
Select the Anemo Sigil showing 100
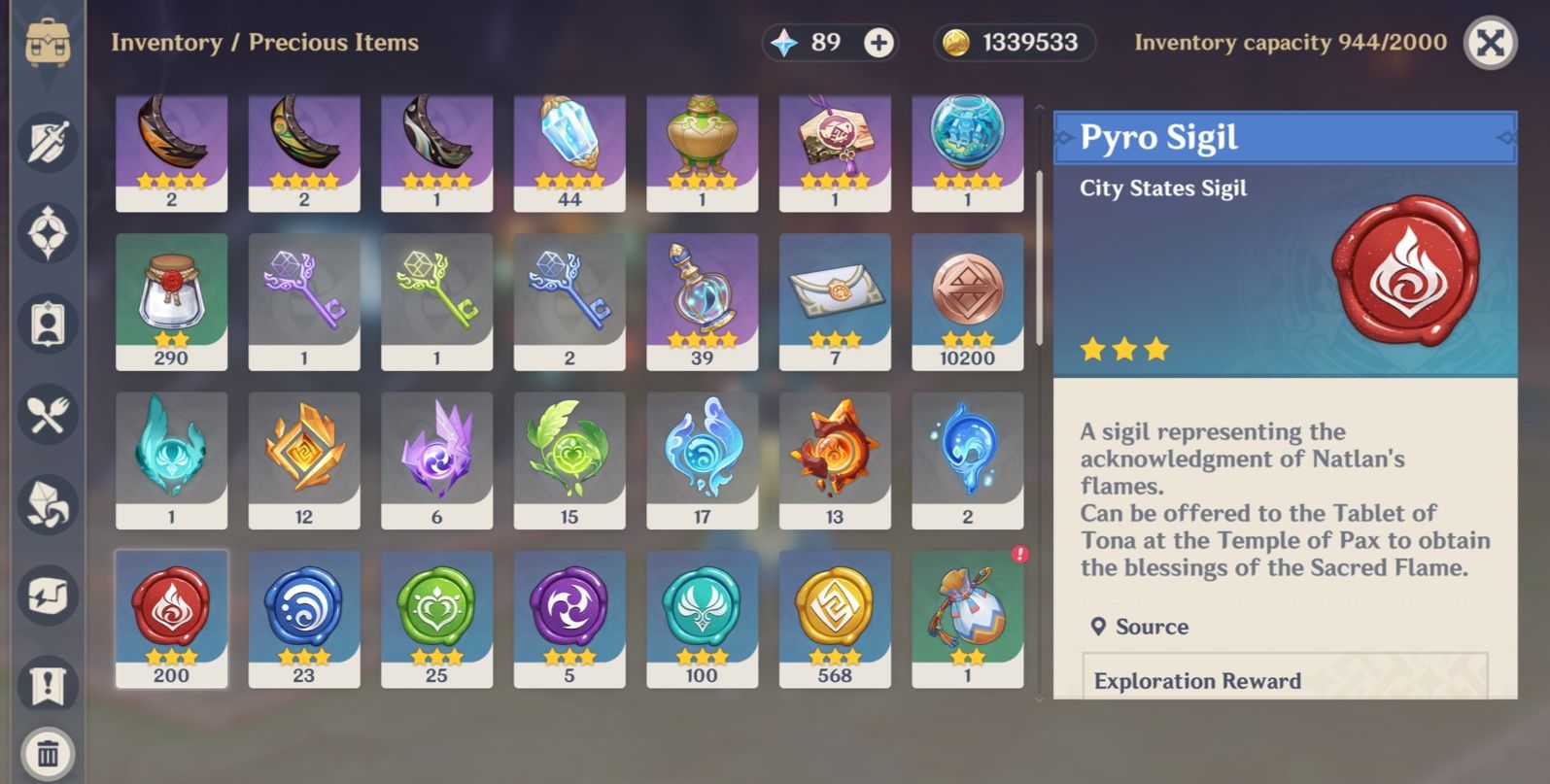coord(702,619)
